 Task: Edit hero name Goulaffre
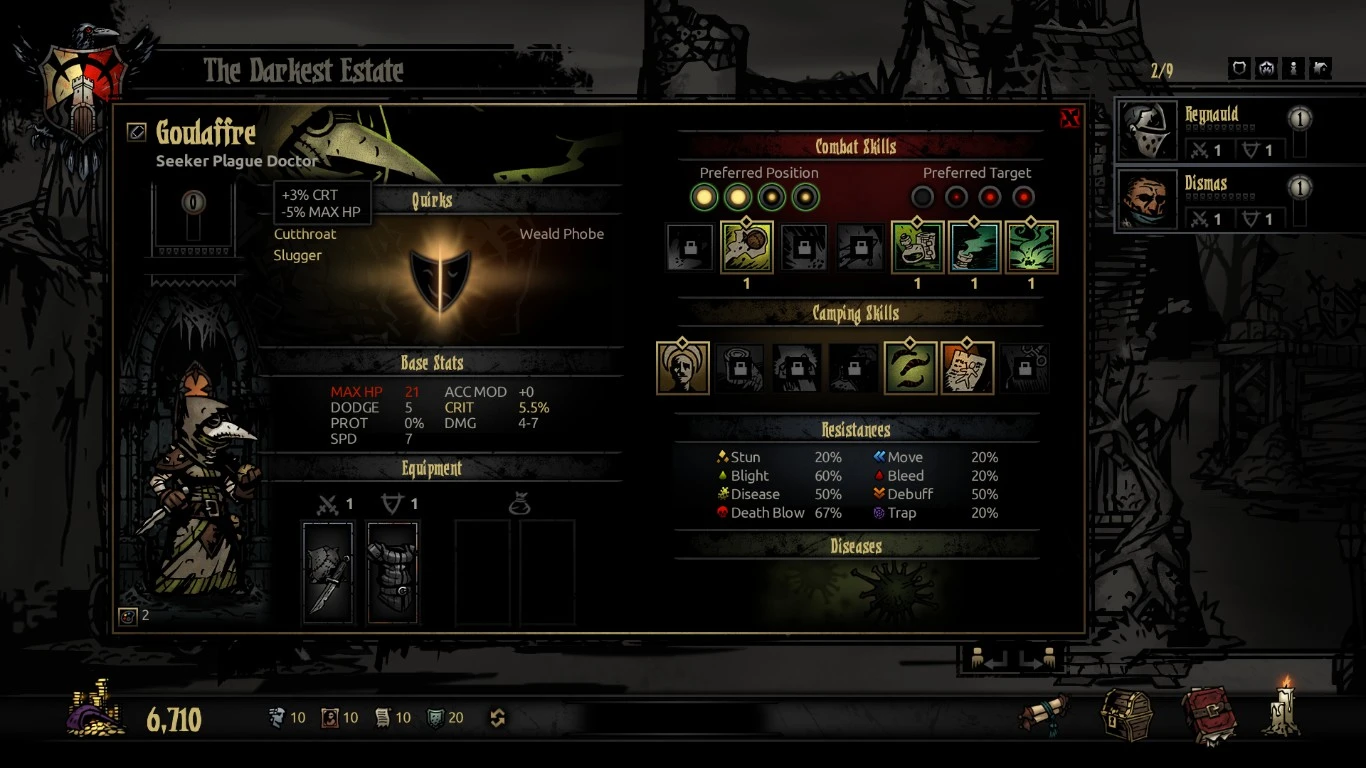137,132
